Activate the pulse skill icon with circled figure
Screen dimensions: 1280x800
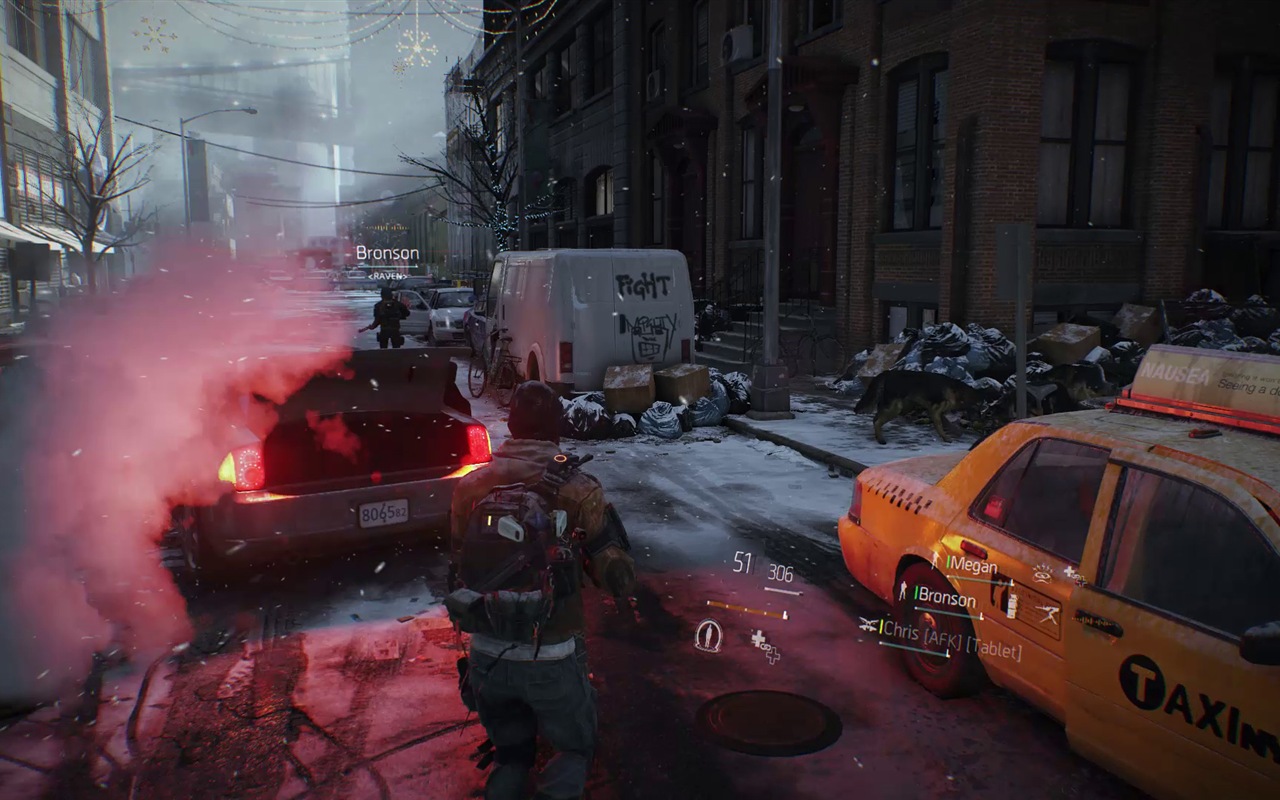pos(708,635)
